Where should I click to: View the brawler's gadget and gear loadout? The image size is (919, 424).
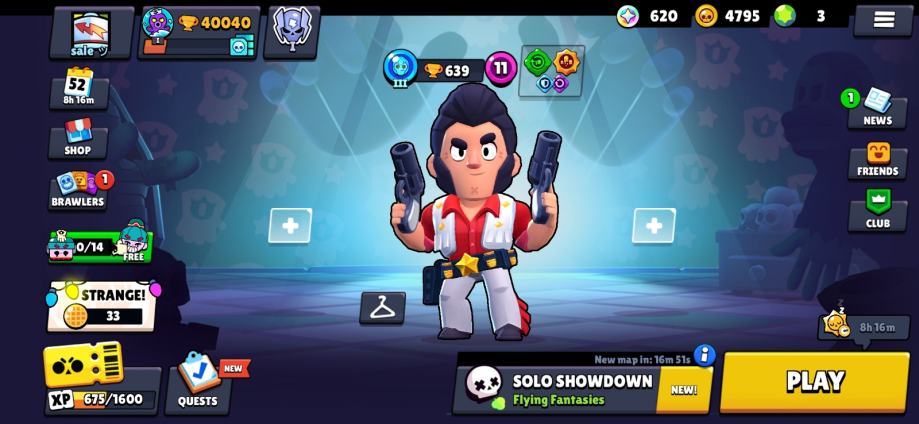coord(551,72)
